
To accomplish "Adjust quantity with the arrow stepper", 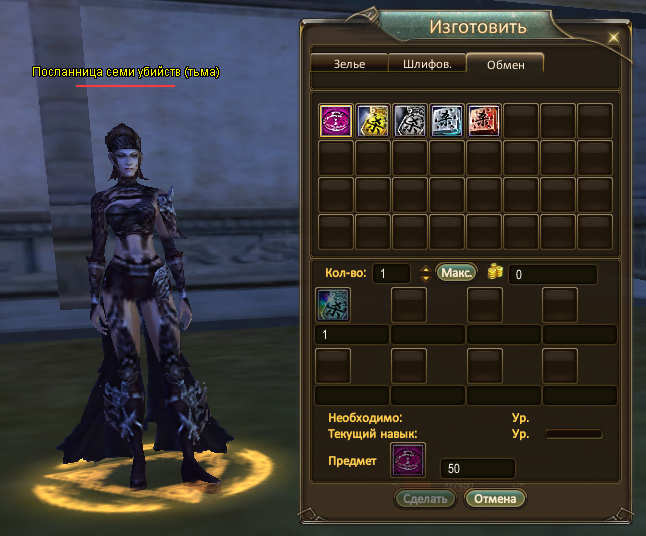I will 425,274.
